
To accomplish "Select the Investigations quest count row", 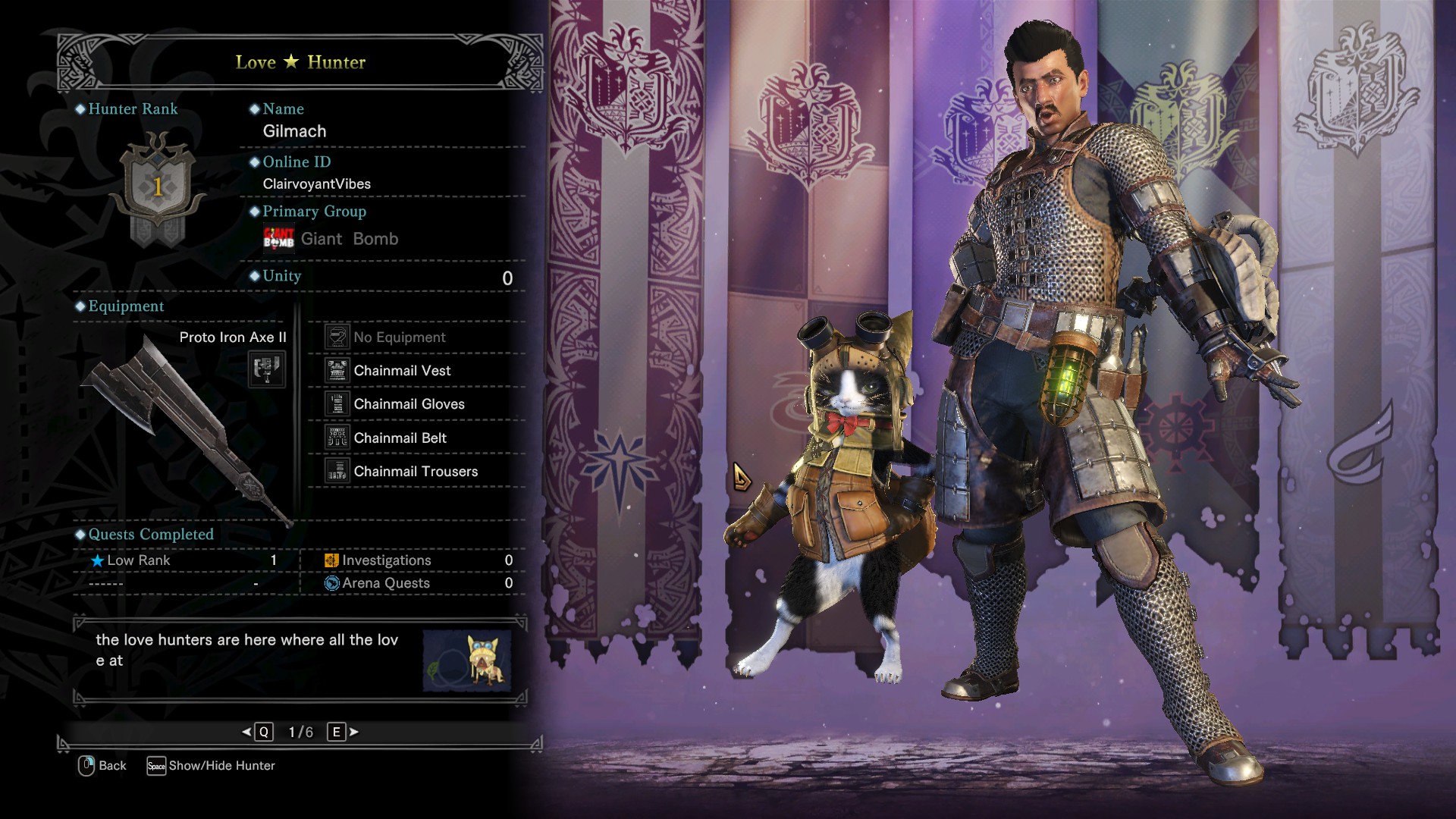I will tap(417, 560).
